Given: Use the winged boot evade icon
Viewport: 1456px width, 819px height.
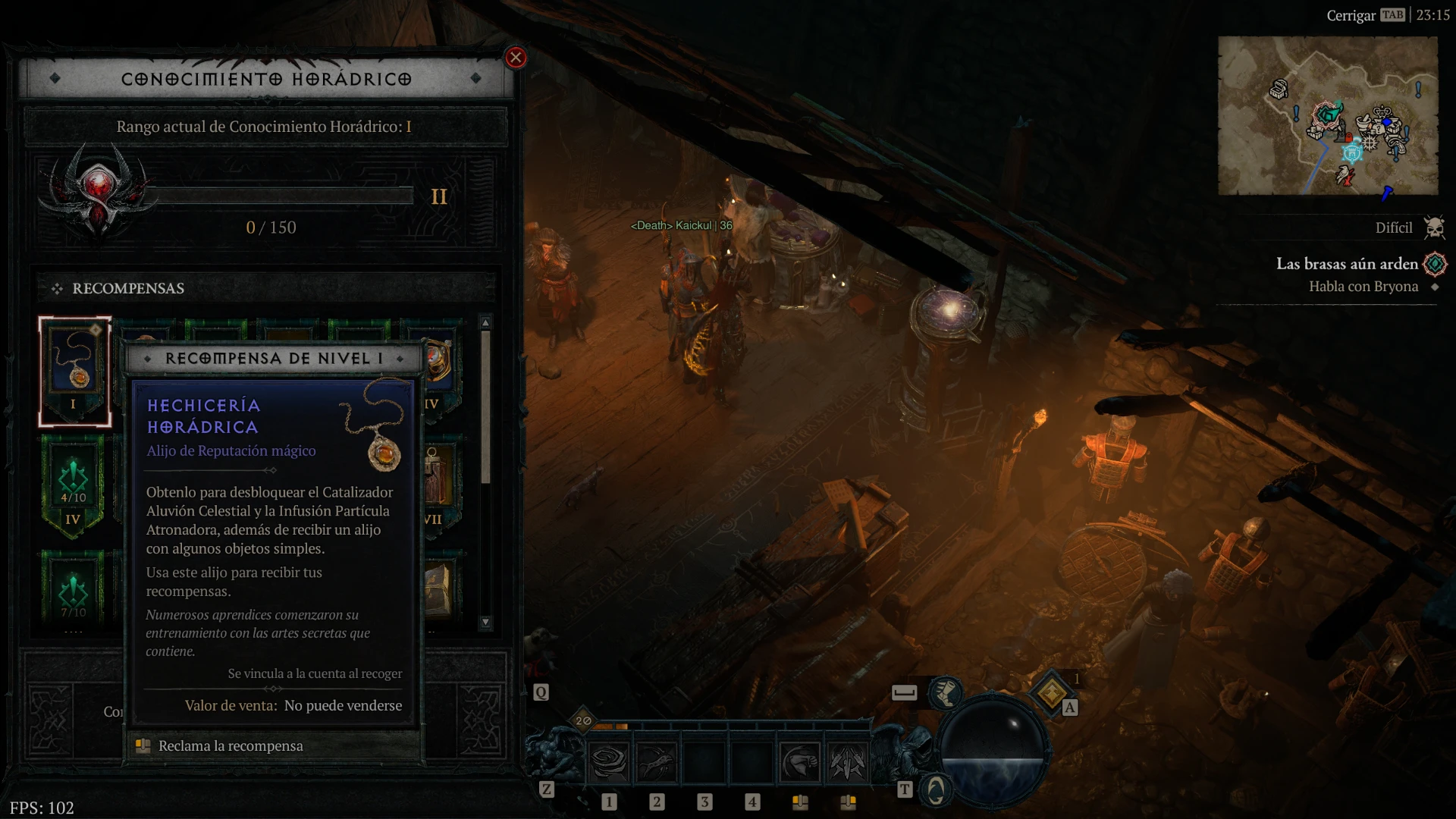Looking at the screenshot, I should tap(945, 692).
